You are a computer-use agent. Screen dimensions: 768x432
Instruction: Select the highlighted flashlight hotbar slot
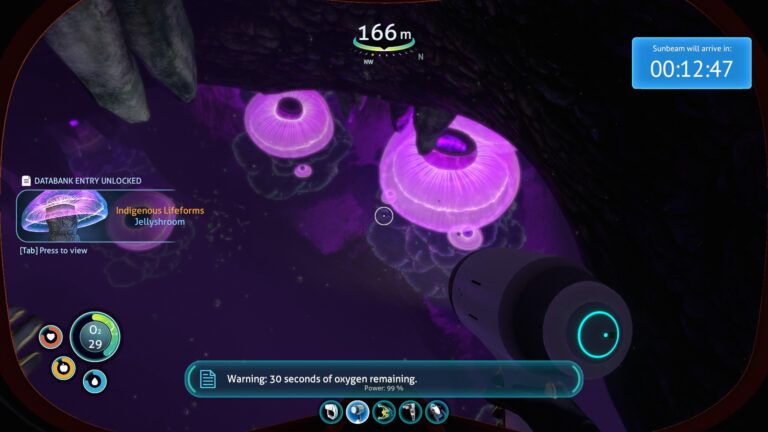coord(358,411)
